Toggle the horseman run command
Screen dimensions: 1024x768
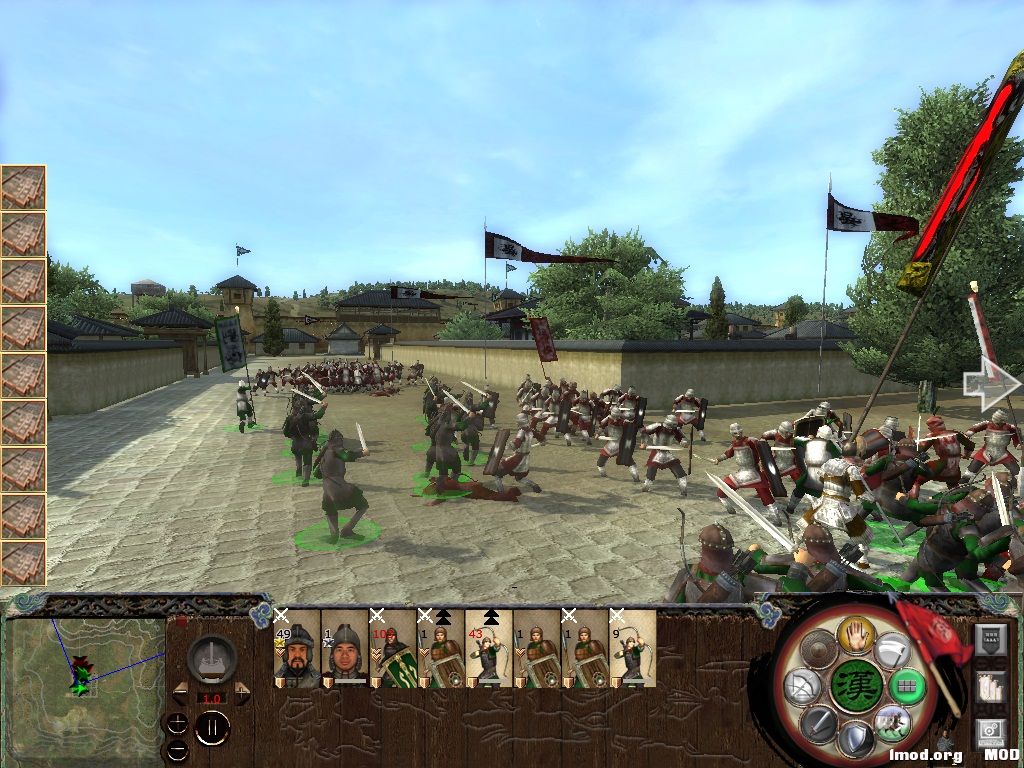(x=891, y=722)
